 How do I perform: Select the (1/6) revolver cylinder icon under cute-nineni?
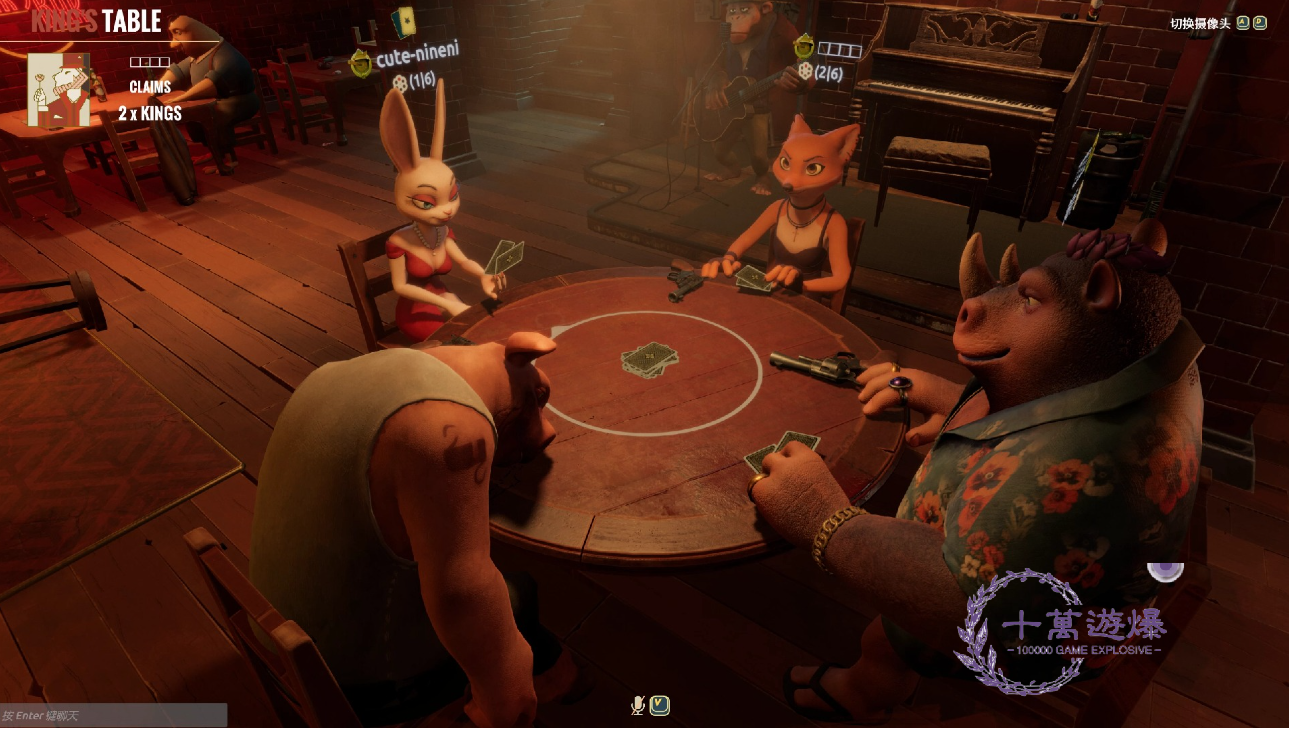click(401, 84)
